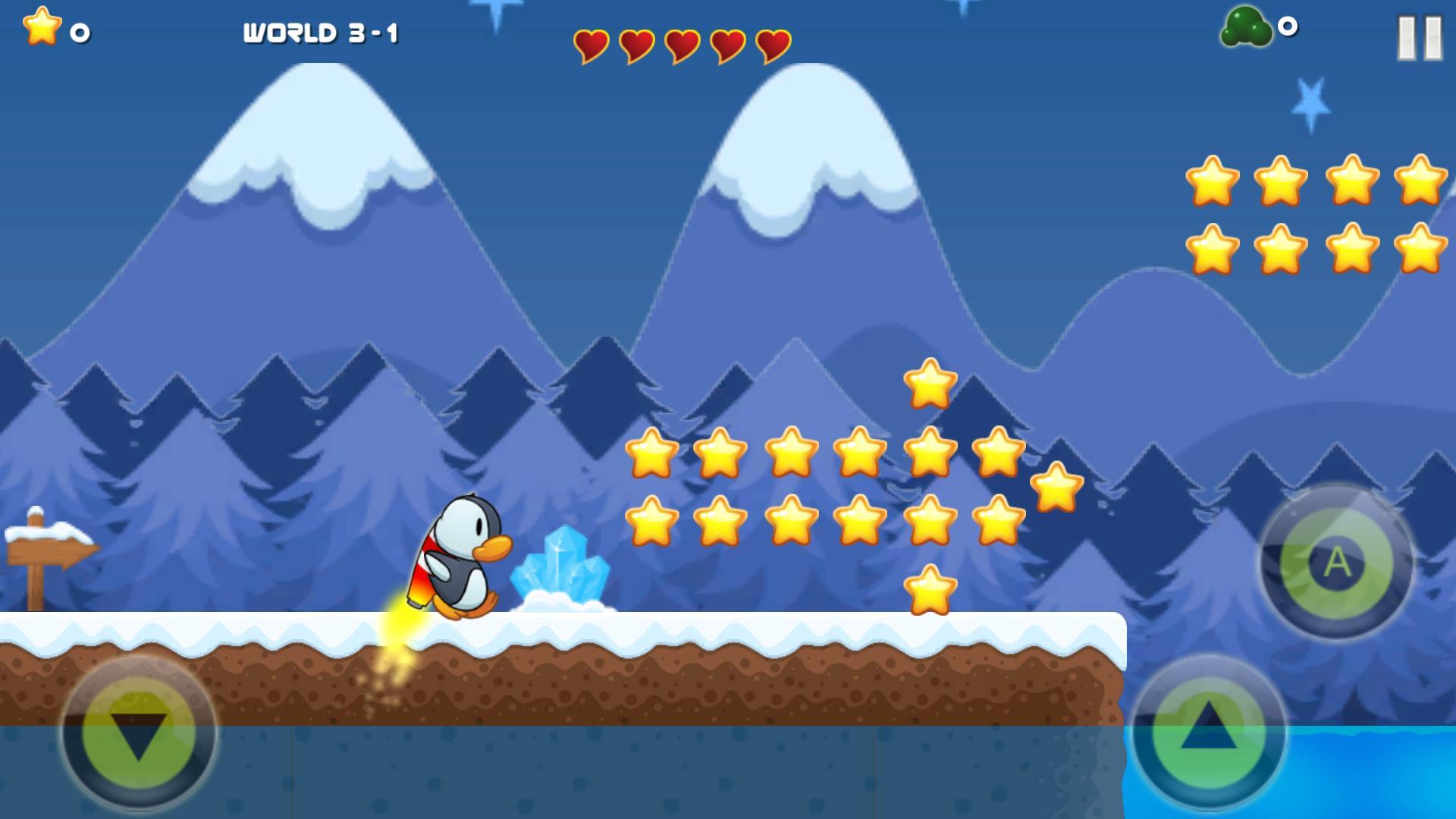
Task: Click the zero beside the star counter
Action: (x=80, y=32)
